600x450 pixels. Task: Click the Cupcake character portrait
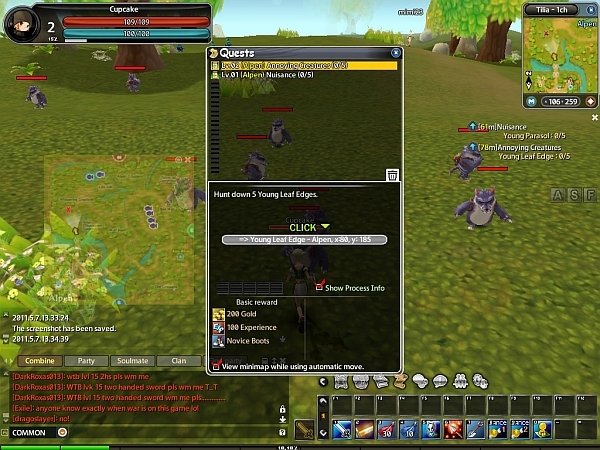coord(21,22)
